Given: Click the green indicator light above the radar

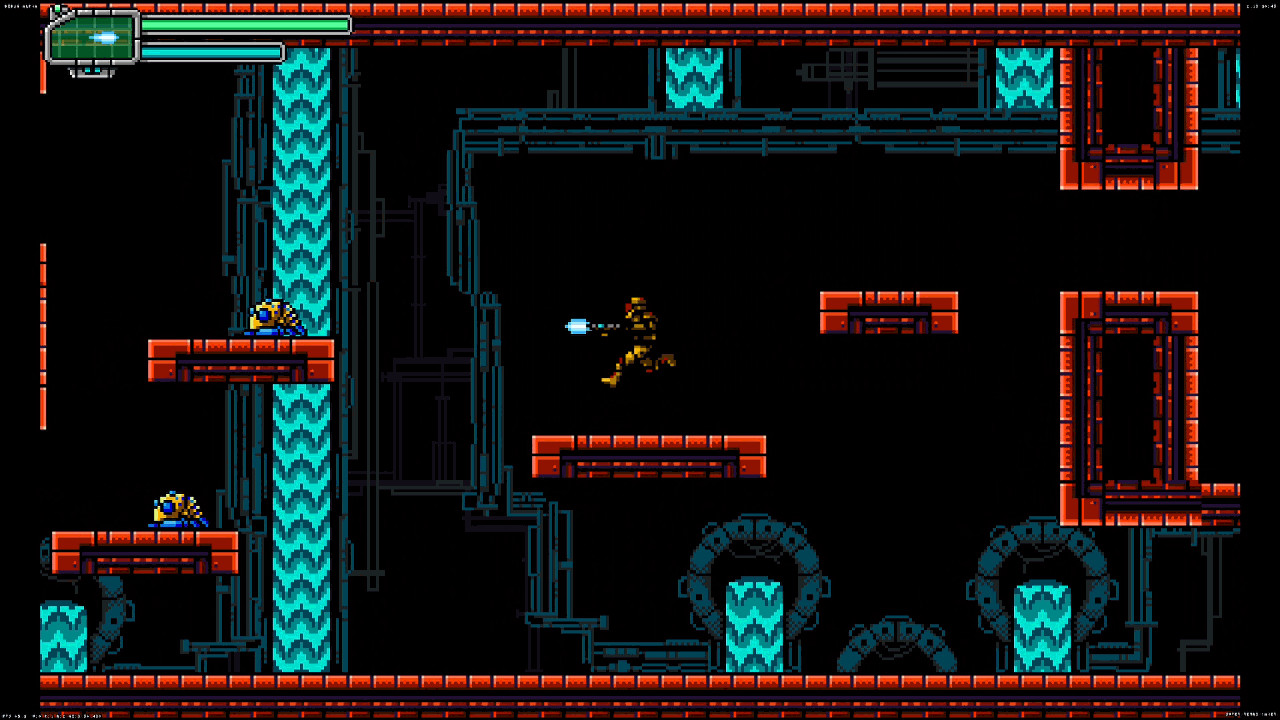Looking at the screenshot, I should [x=57, y=9].
